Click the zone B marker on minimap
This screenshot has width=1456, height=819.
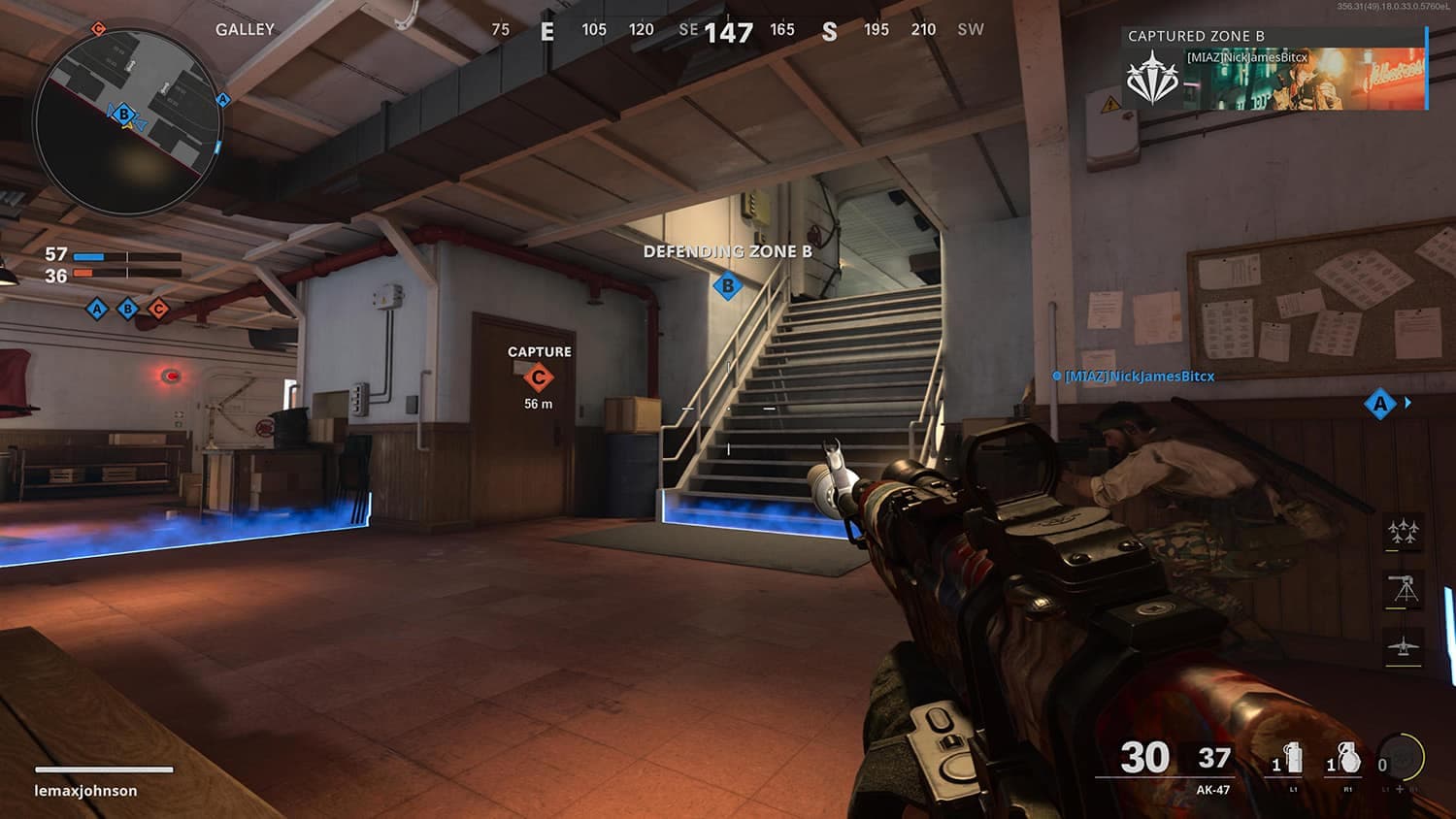pos(124,115)
